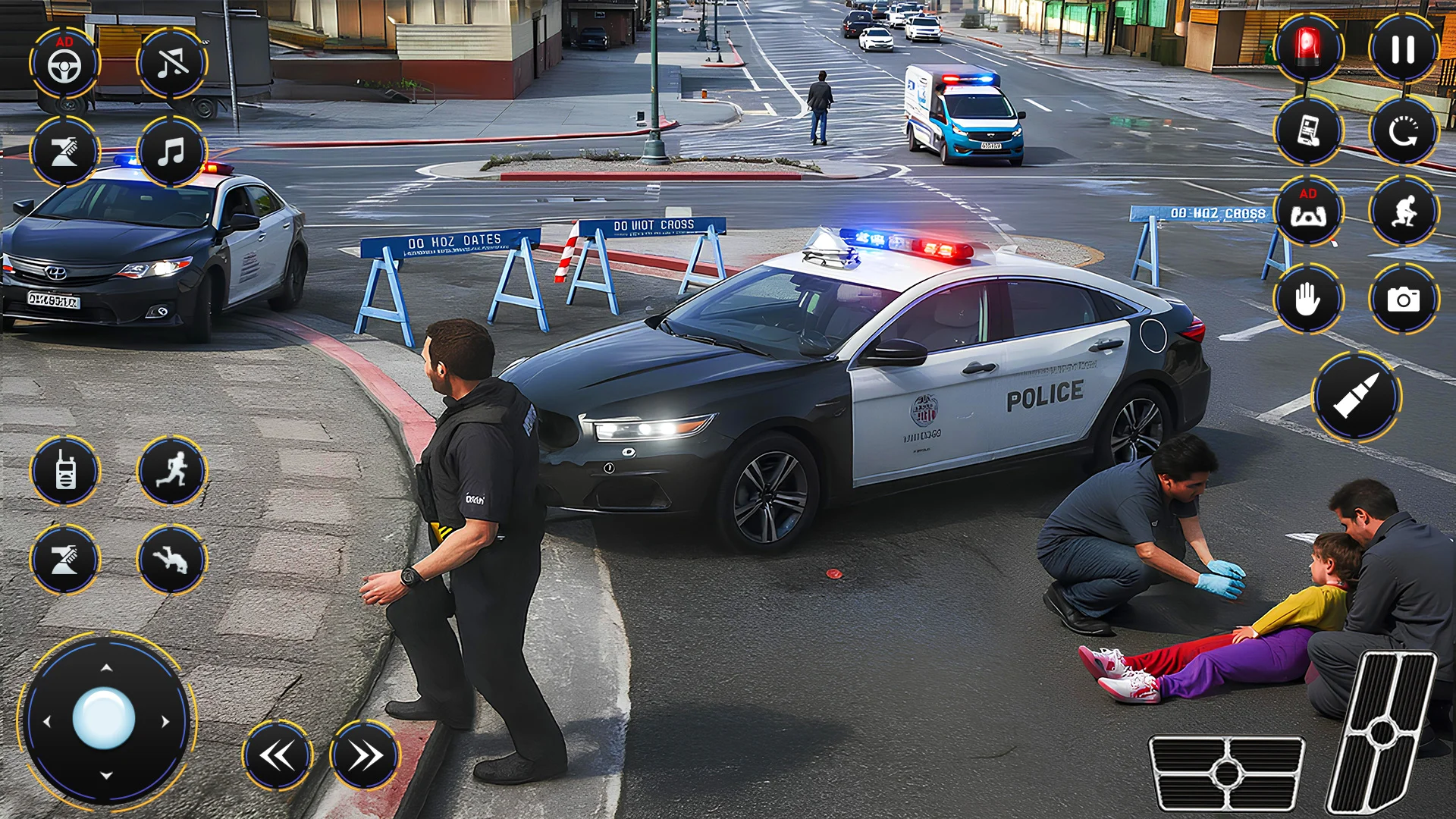
Task: Use the crouching figure action button
Action: point(1403,212)
